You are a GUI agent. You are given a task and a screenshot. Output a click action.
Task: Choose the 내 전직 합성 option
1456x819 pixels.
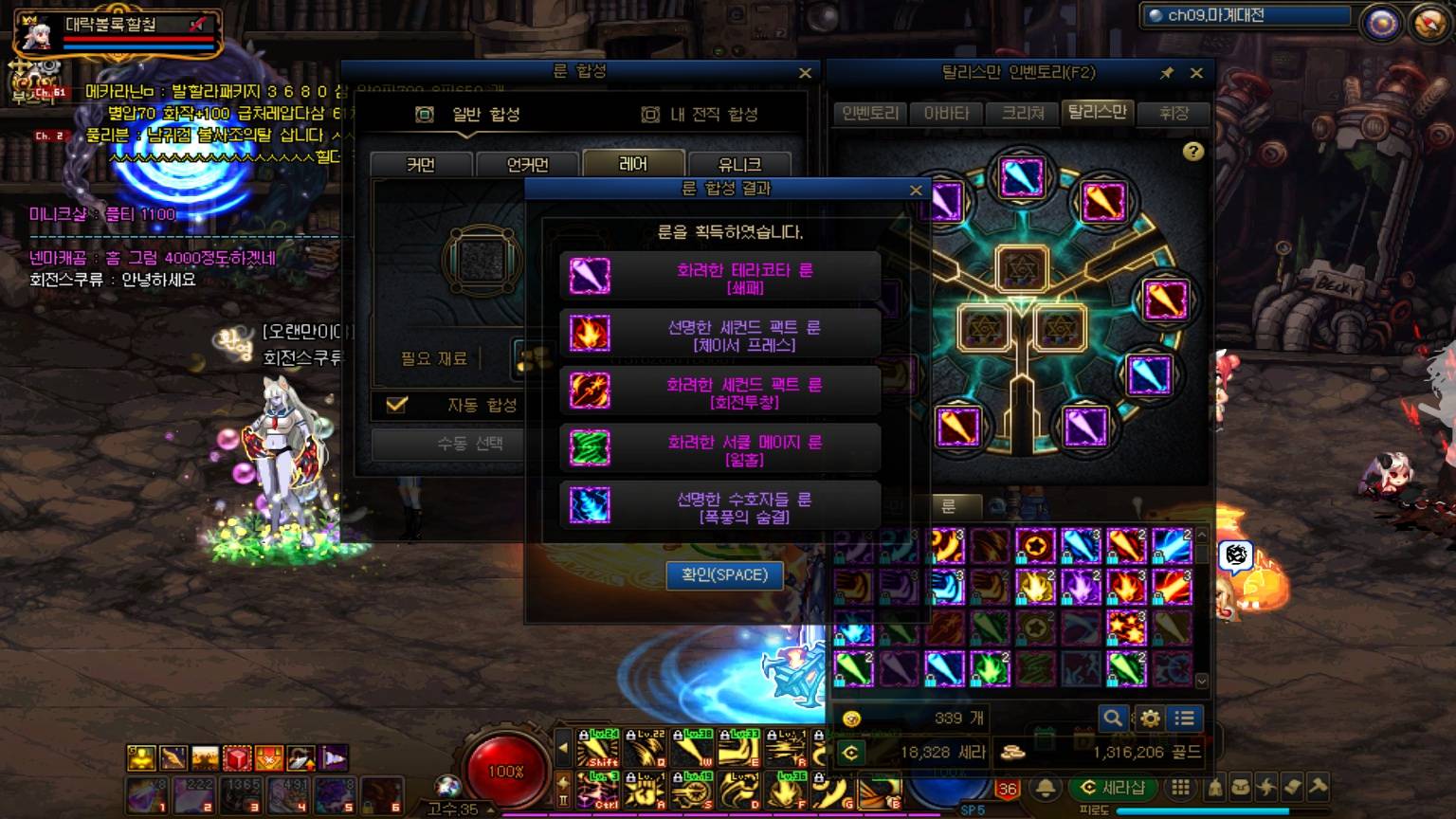click(x=702, y=115)
